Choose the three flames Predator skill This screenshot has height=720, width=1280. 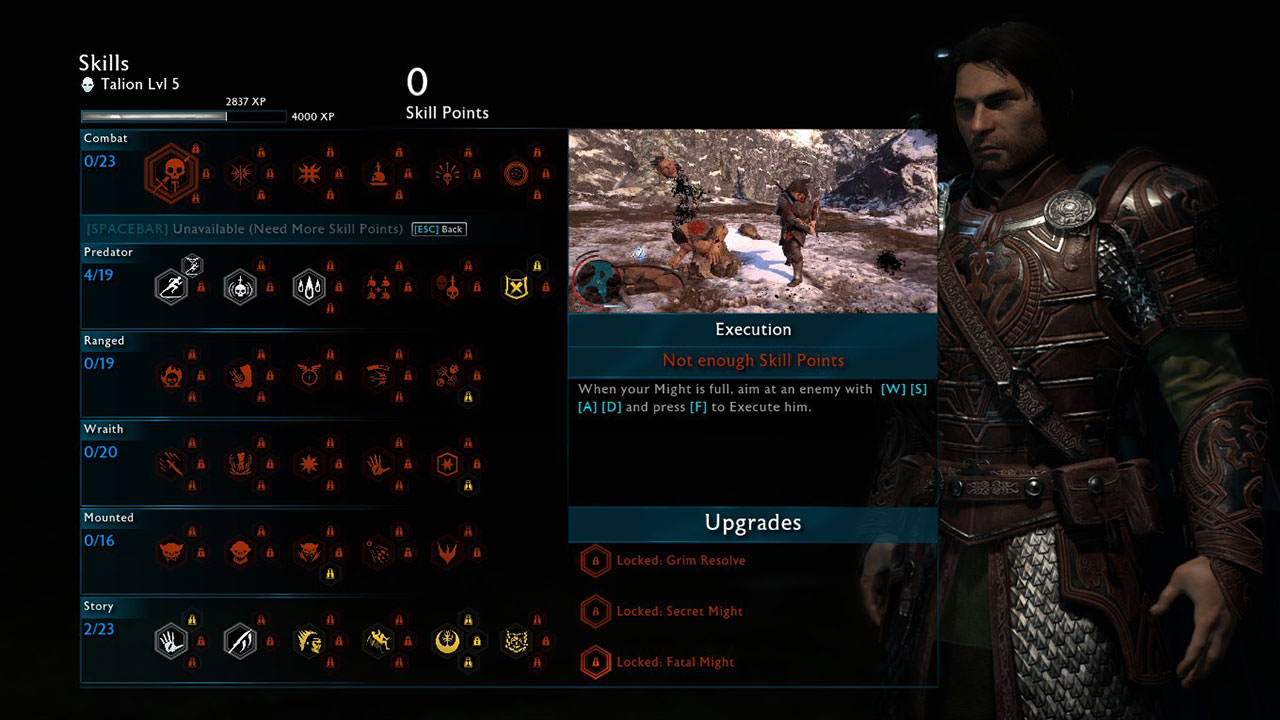point(308,287)
